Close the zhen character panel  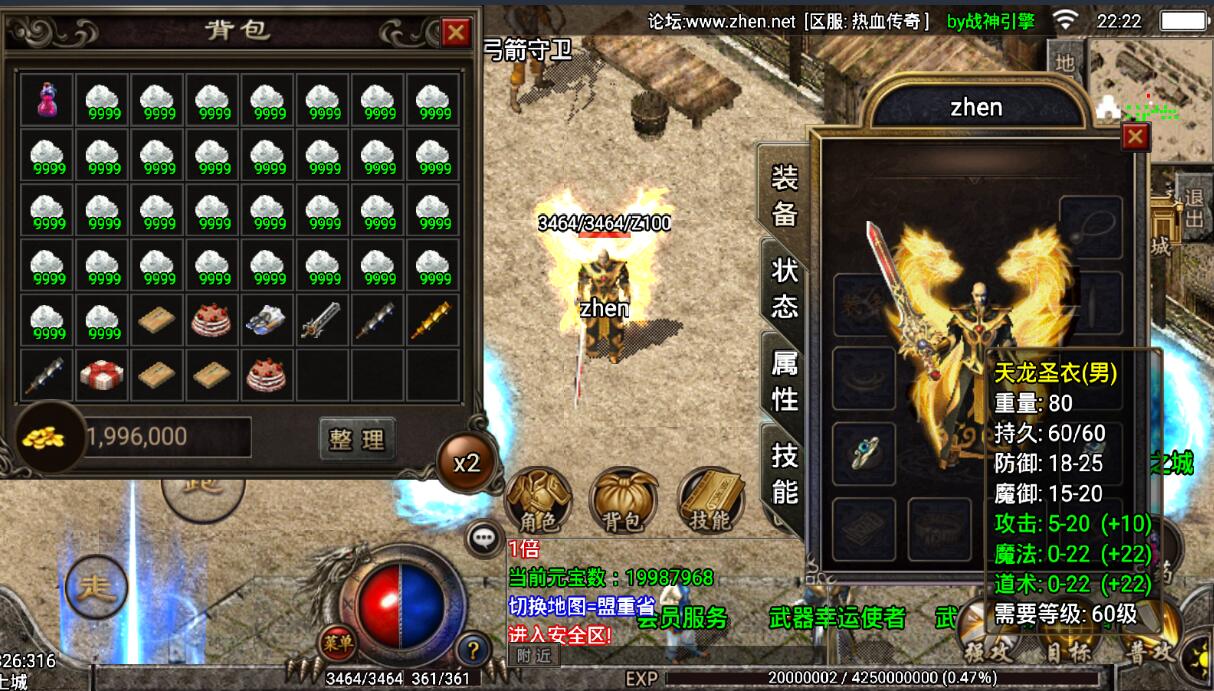point(1136,137)
